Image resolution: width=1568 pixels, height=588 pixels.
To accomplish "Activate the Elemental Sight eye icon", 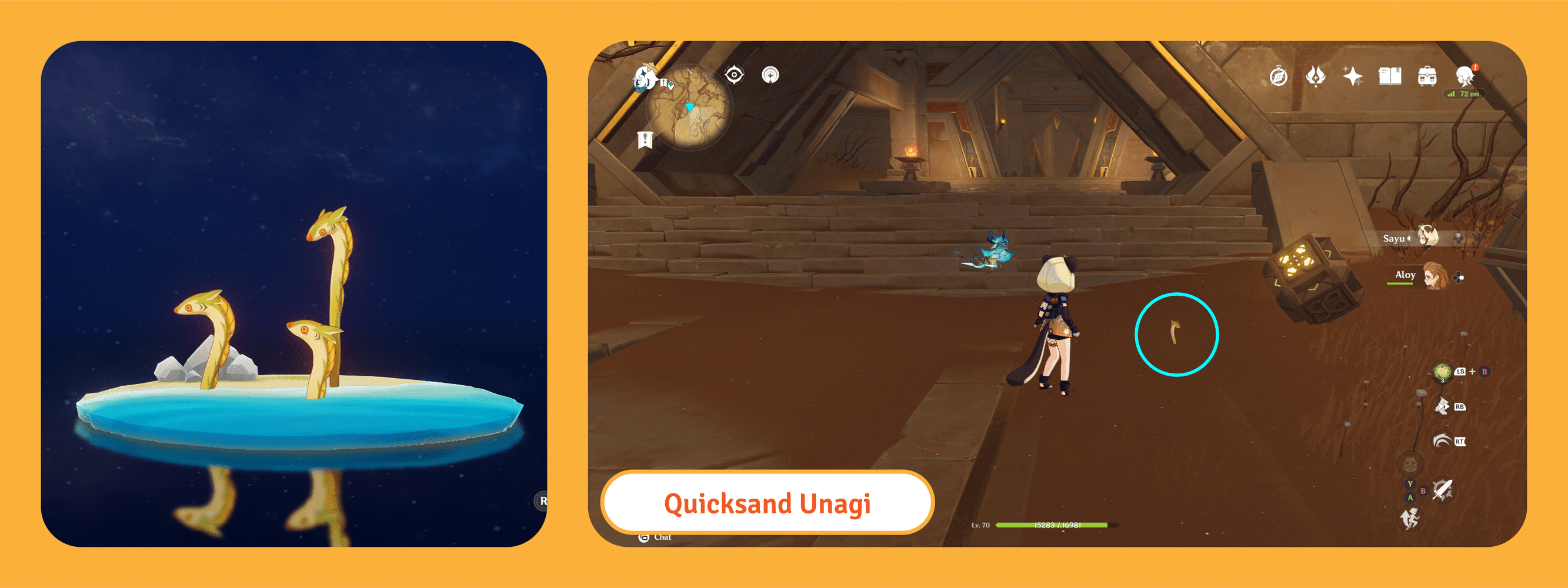I will 734,75.
